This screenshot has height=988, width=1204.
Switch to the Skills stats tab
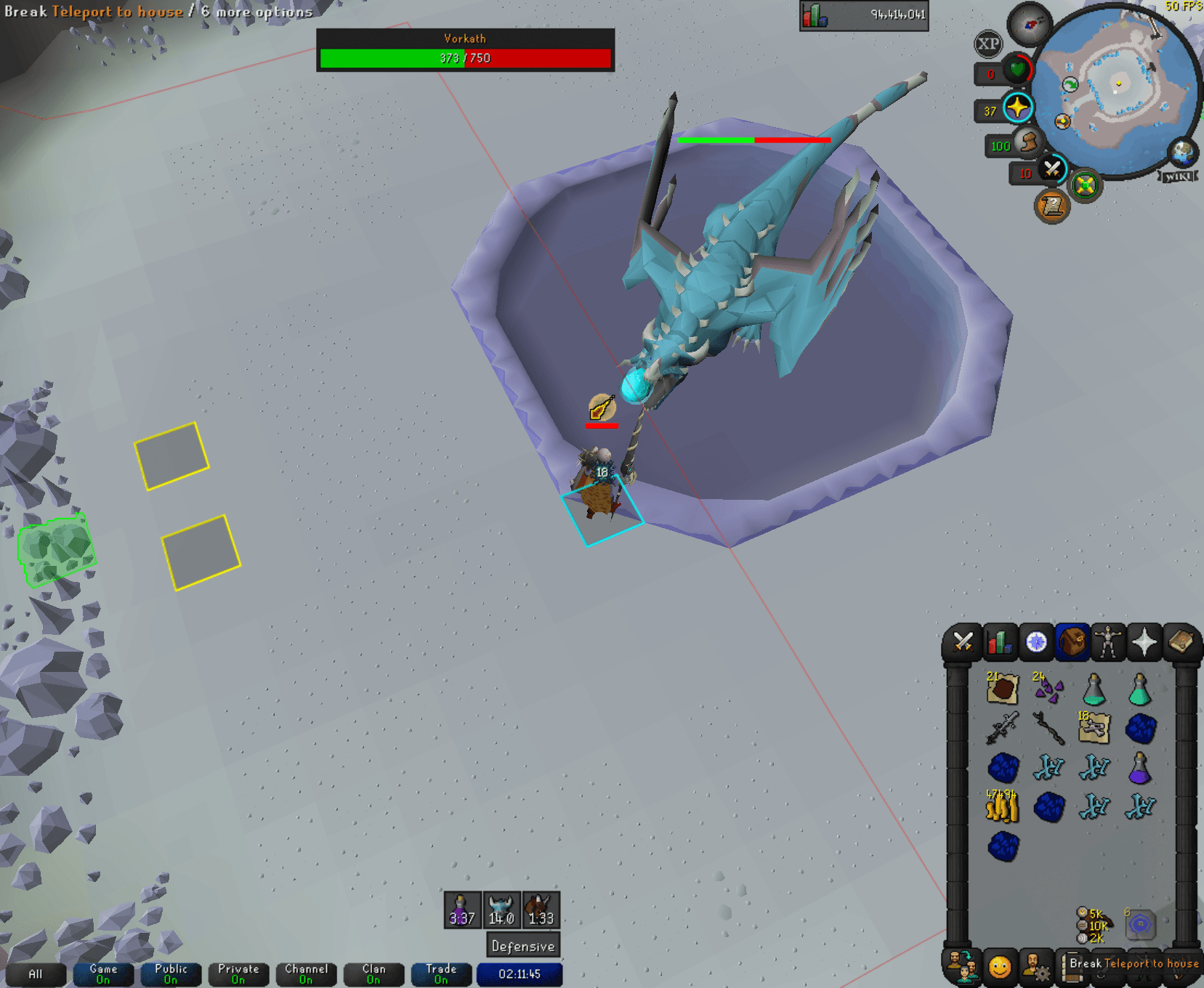point(998,643)
